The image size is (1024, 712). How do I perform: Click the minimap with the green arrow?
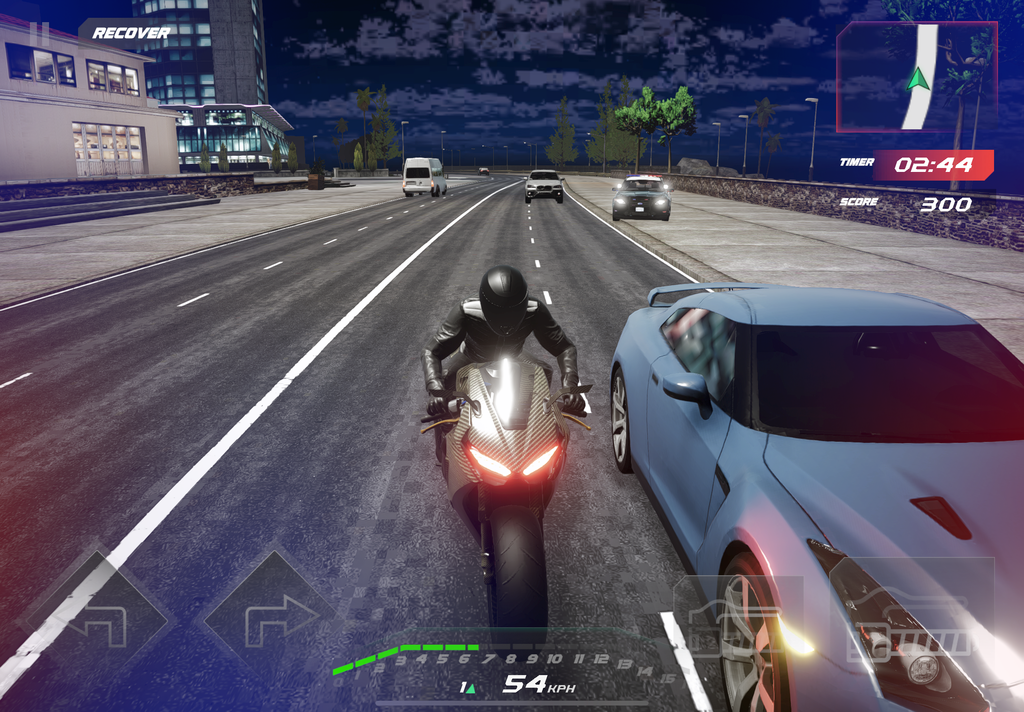tap(916, 78)
